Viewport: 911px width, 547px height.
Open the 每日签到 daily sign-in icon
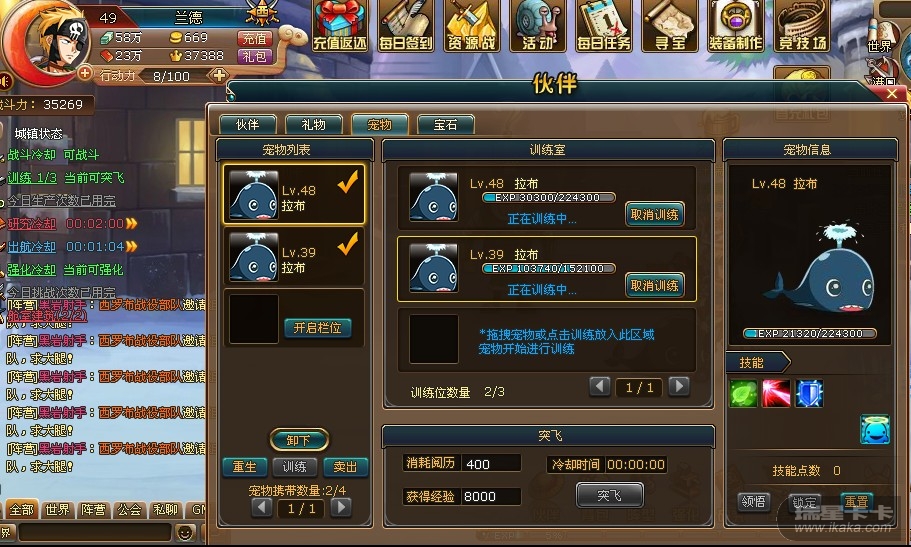coord(406,26)
